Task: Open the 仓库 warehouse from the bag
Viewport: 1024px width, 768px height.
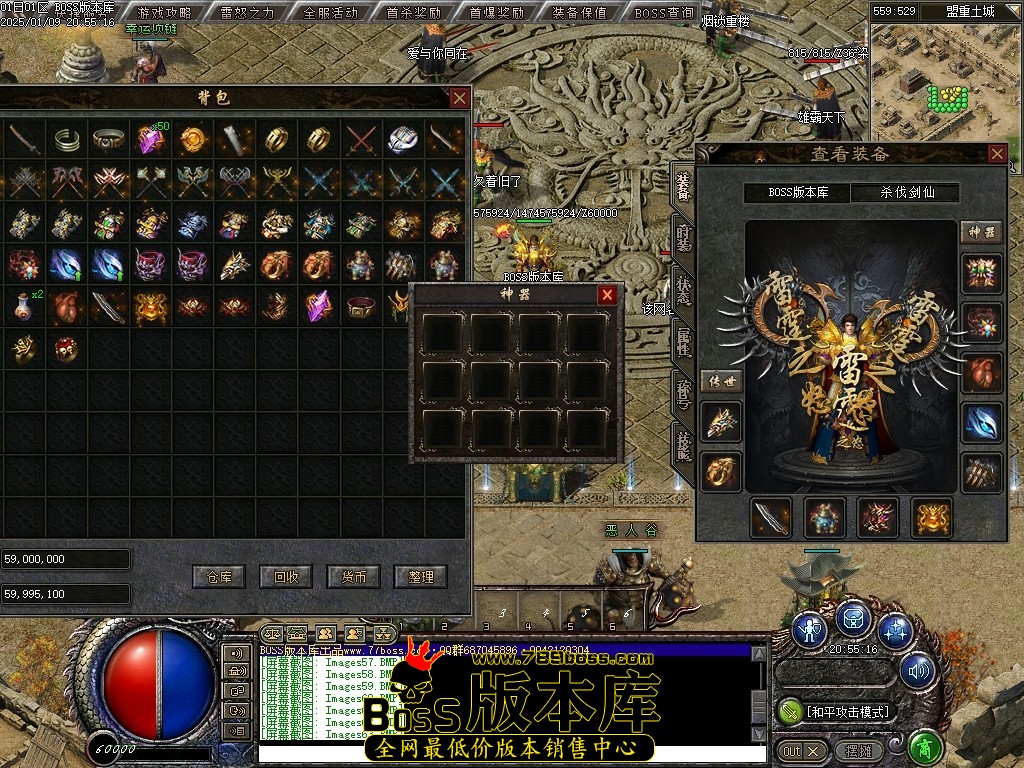Action: (219, 577)
